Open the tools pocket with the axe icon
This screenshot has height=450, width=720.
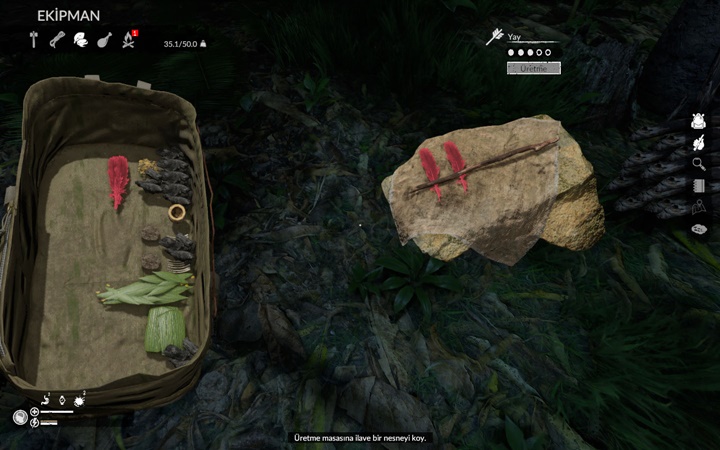[34, 40]
